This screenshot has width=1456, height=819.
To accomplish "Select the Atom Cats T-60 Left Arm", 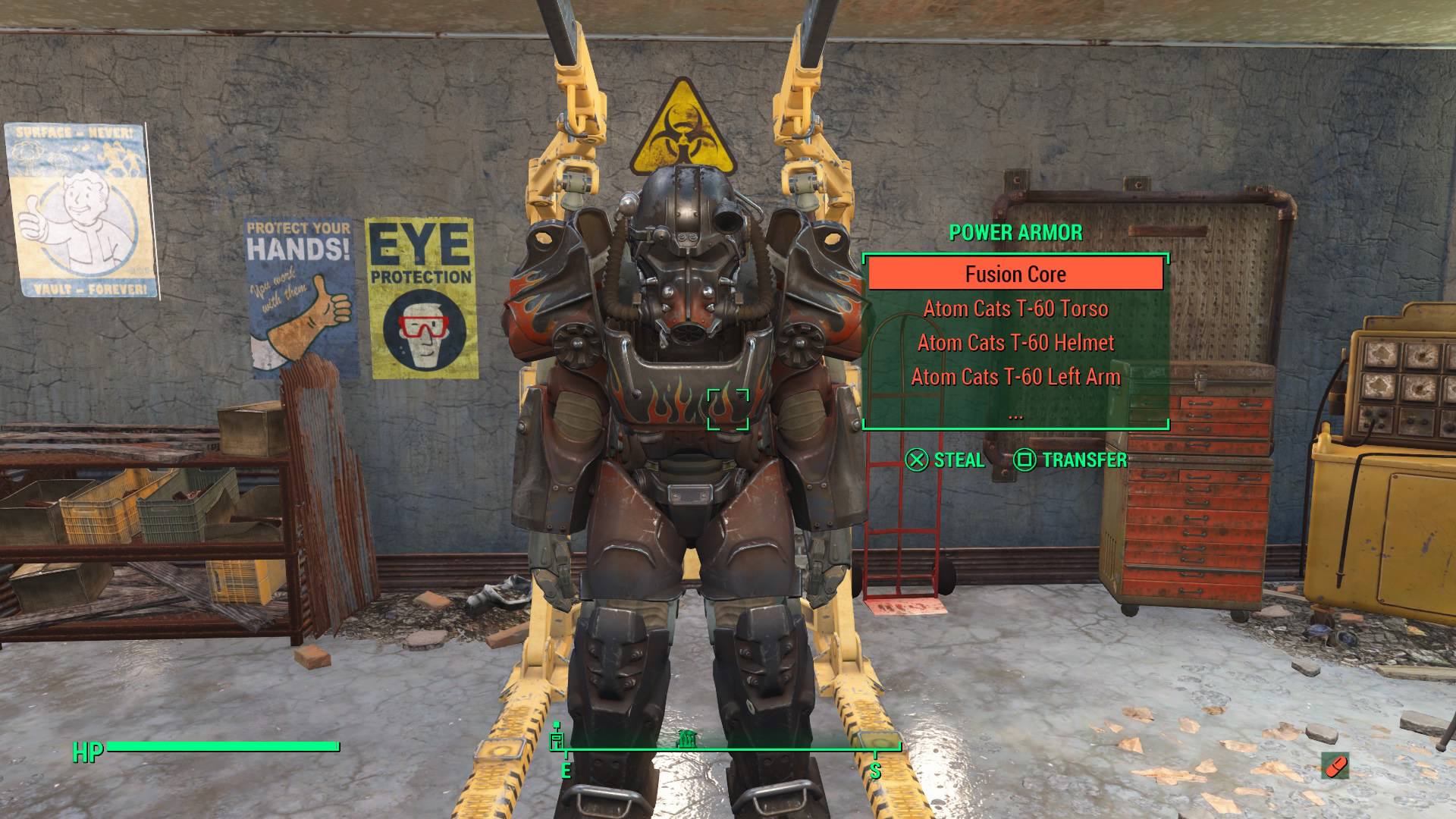I will point(1015,377).
